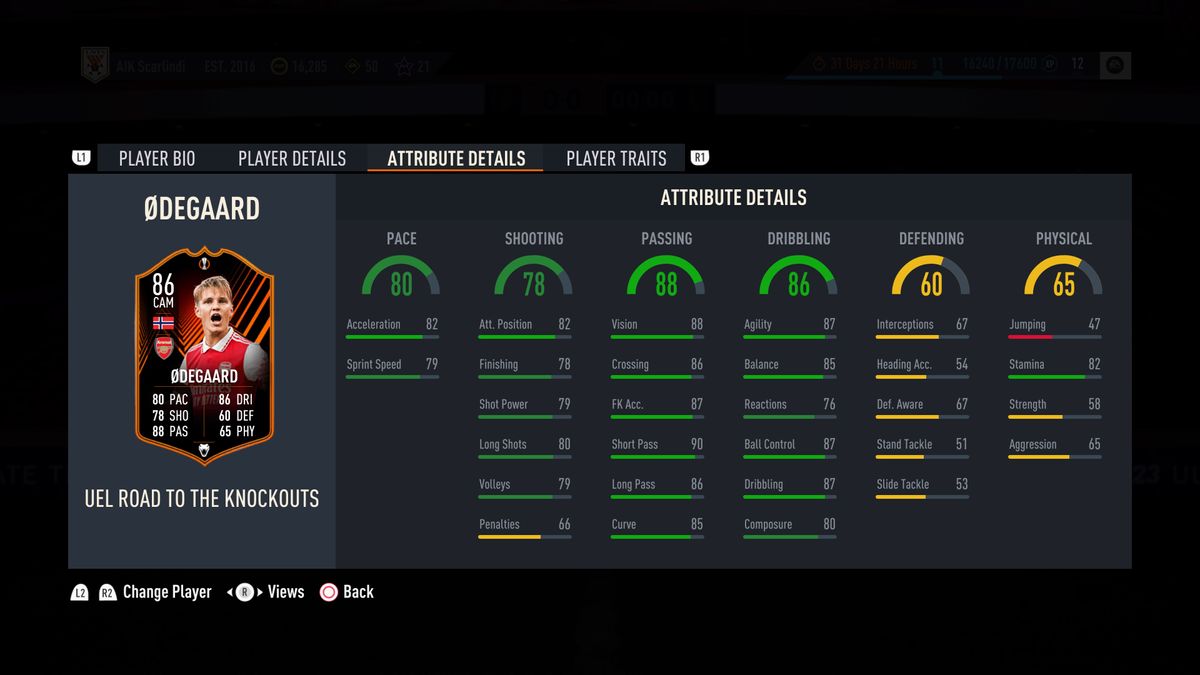
Task: Go back using the Back button
Action: (x=347, y=592)
